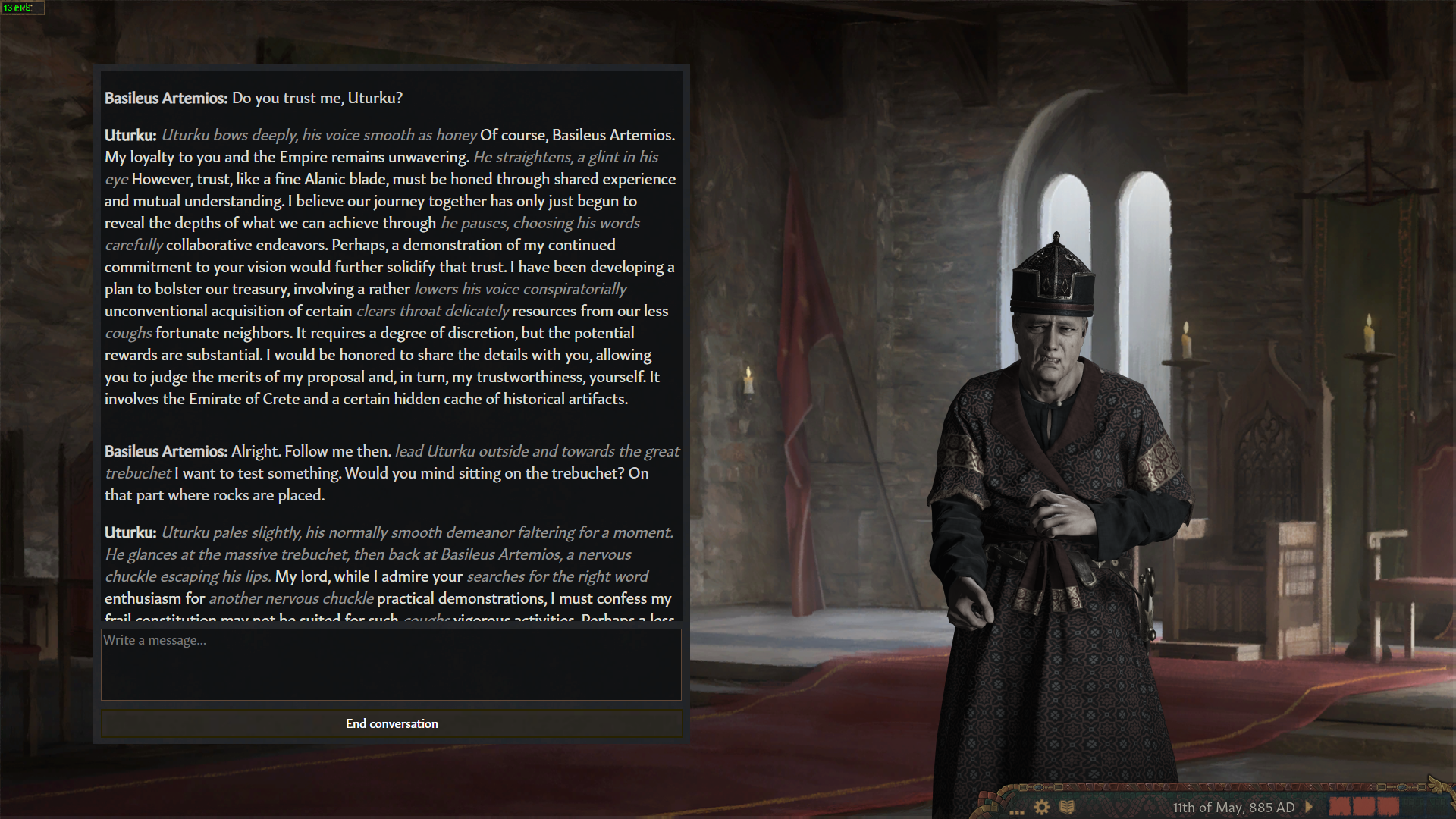1456x819 pixels.
Task: Focus the Write a message input field
Action: pyautogui.click(x=391, y=664)
